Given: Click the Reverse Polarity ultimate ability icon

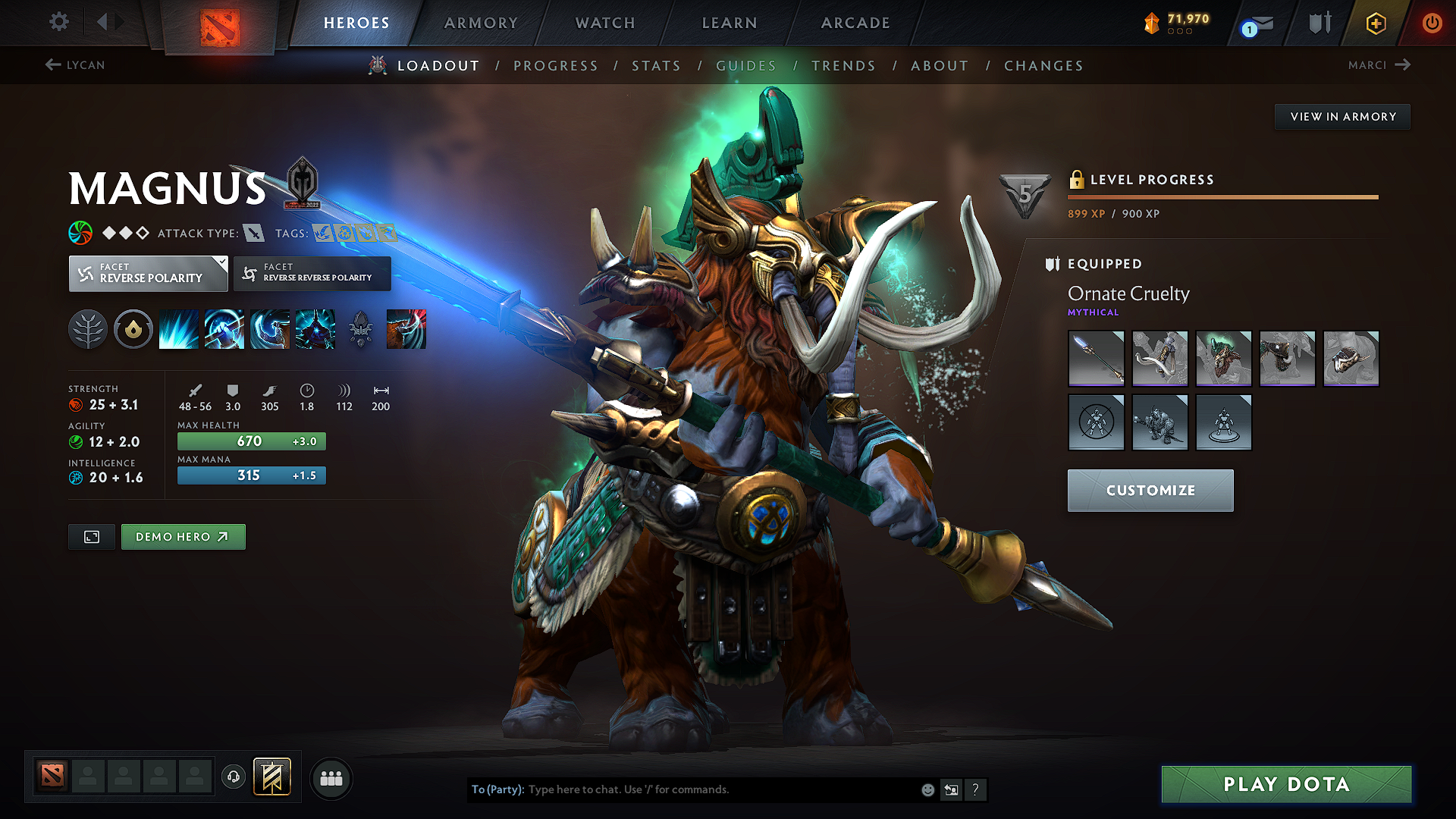Looking at the screenshot, I should pos(315,329).
